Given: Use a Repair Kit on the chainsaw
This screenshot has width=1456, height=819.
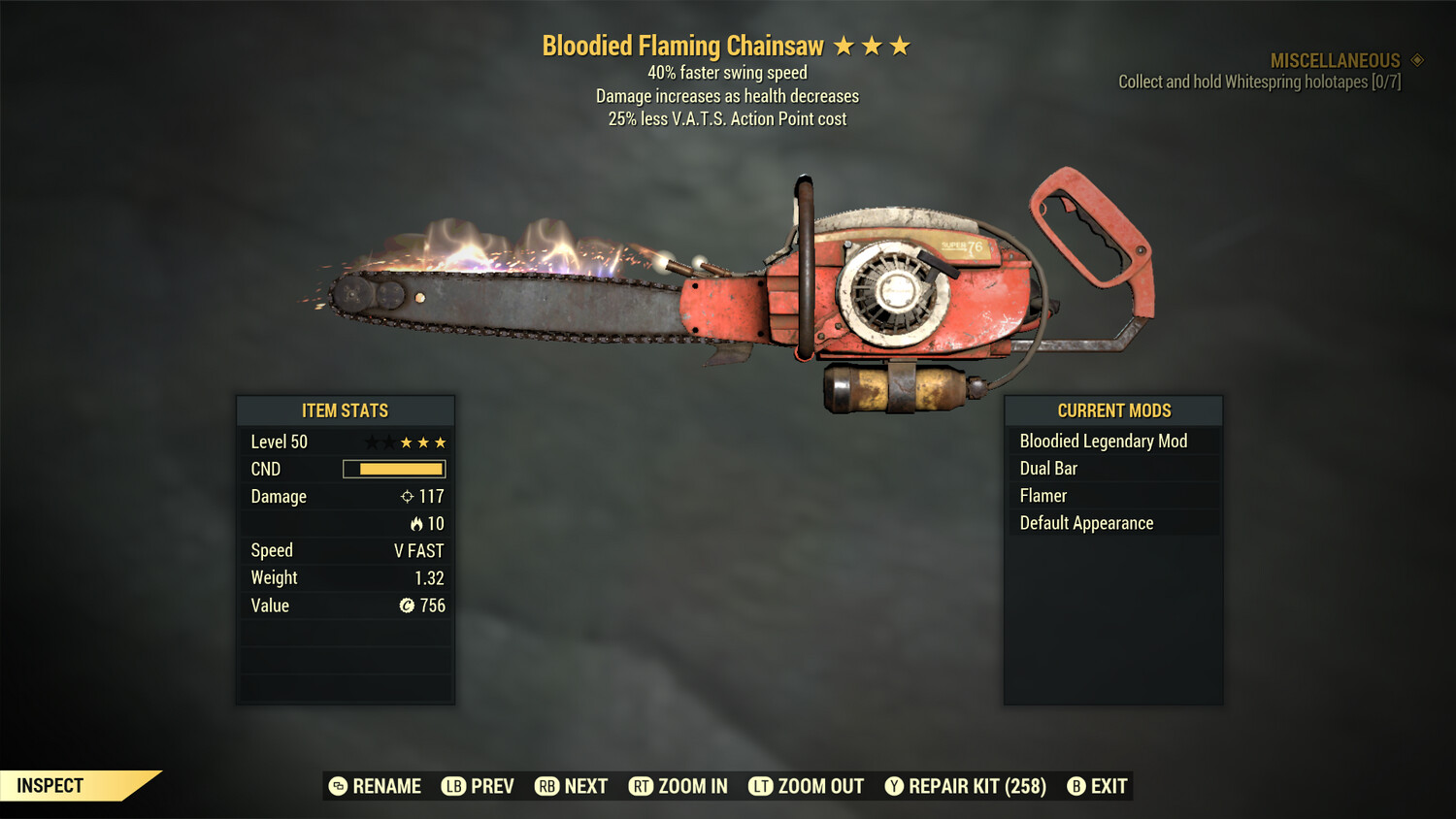Looking at the screenshot, I should (965, 786).
